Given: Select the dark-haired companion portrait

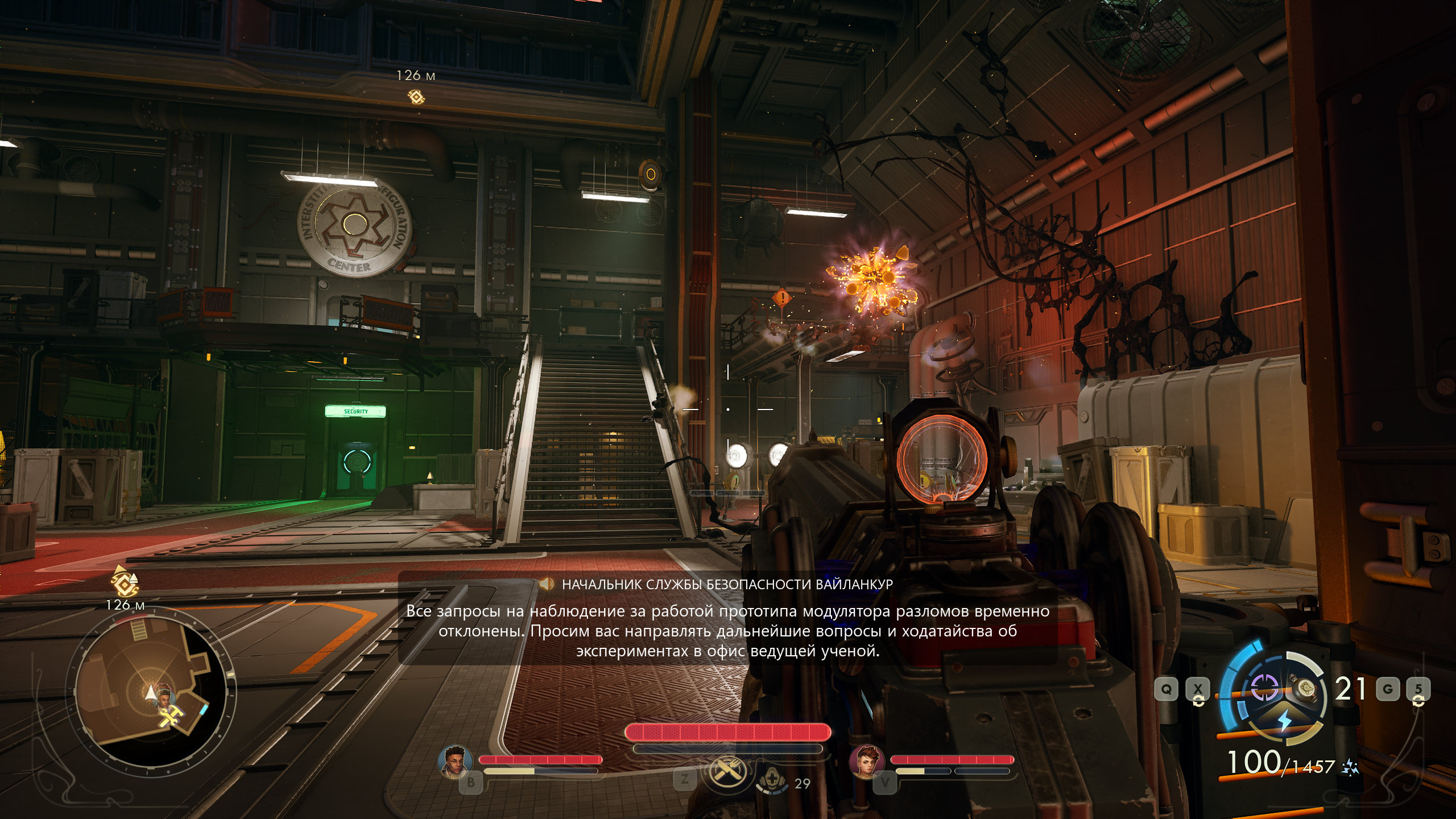Looking at the screenshot, I should pos(456,761).
